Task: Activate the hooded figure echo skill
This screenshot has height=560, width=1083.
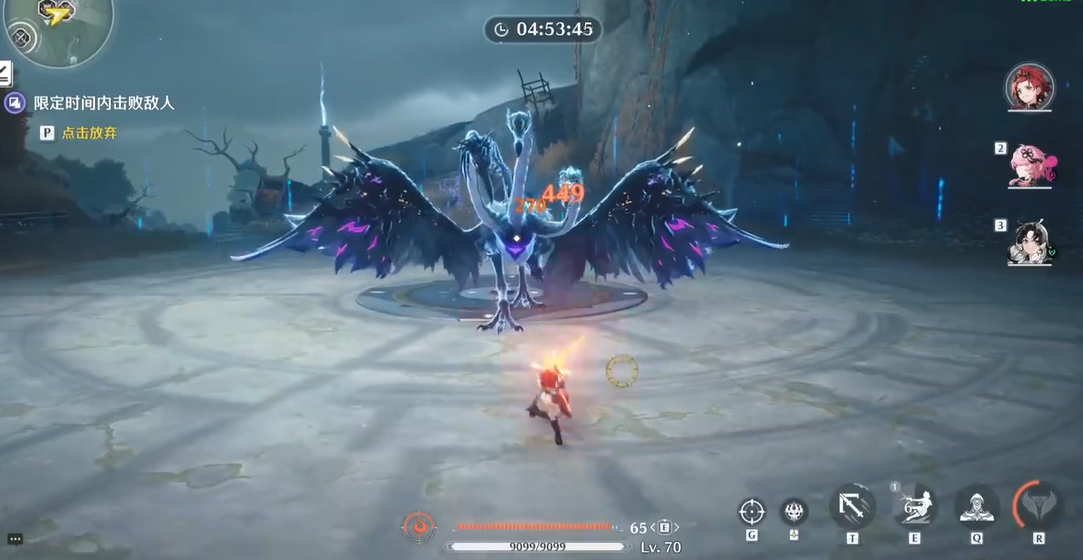Action: coord(976,507)
